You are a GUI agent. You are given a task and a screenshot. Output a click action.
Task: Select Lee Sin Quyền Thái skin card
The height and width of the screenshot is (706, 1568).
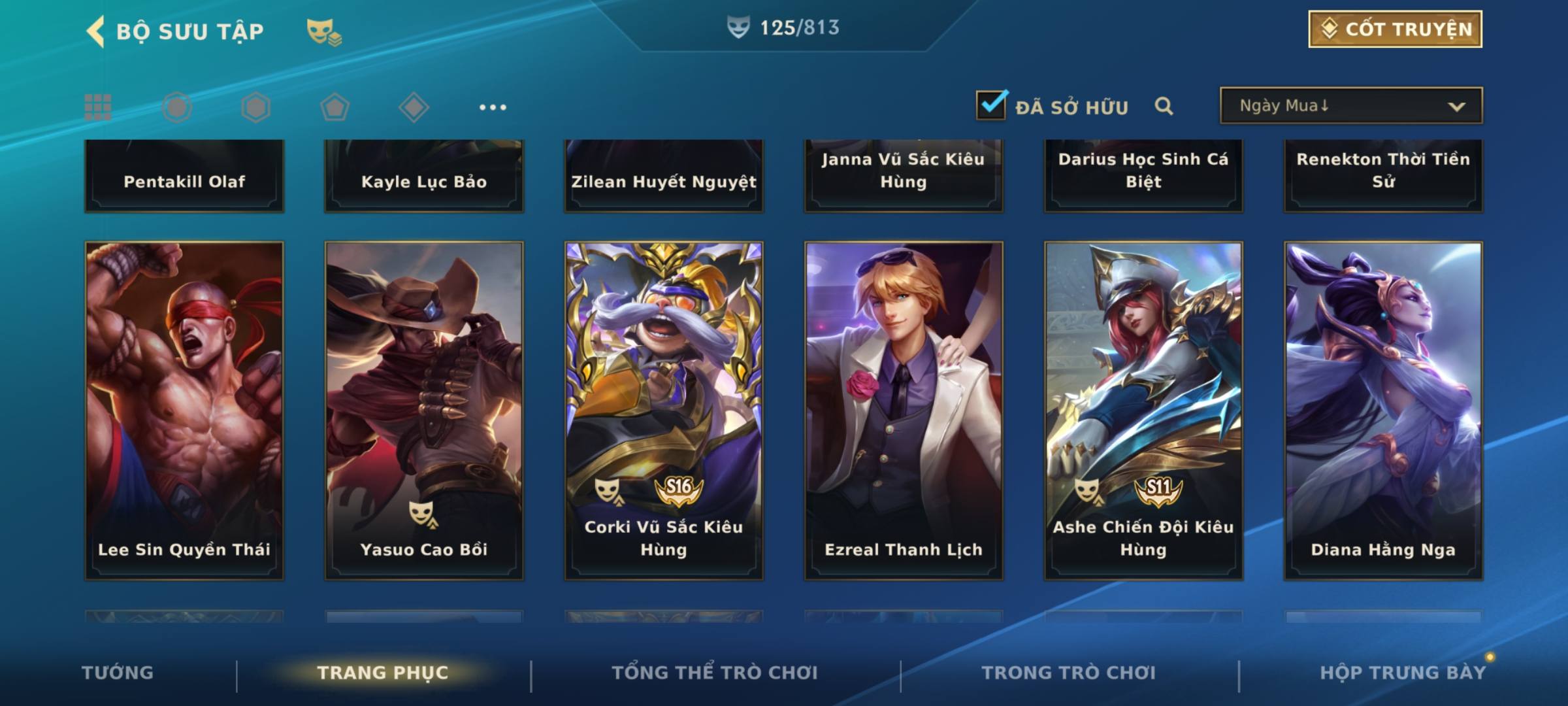click(x=184, y=411)
